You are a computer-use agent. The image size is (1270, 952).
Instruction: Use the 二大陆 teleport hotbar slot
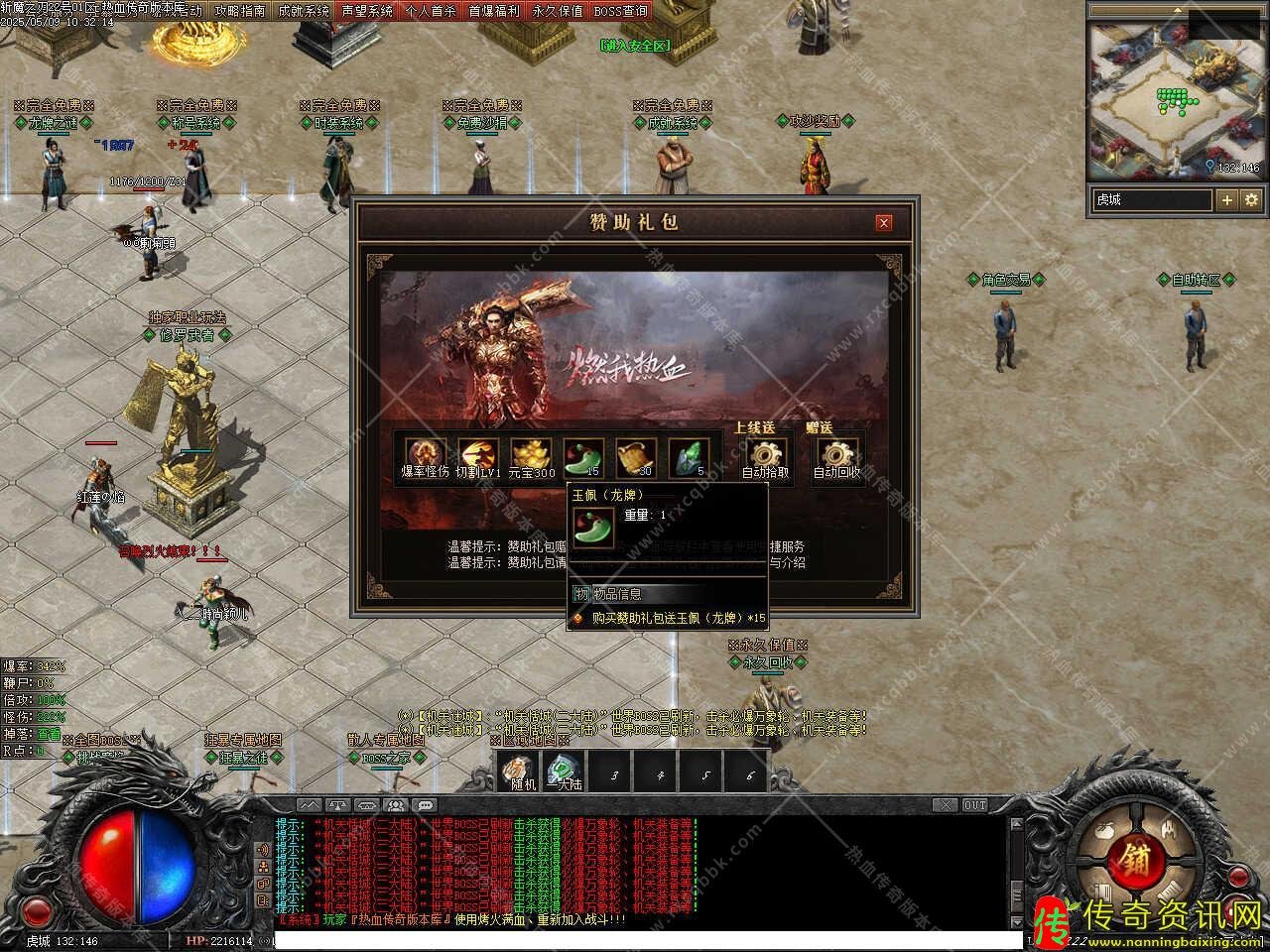point(563,770)
